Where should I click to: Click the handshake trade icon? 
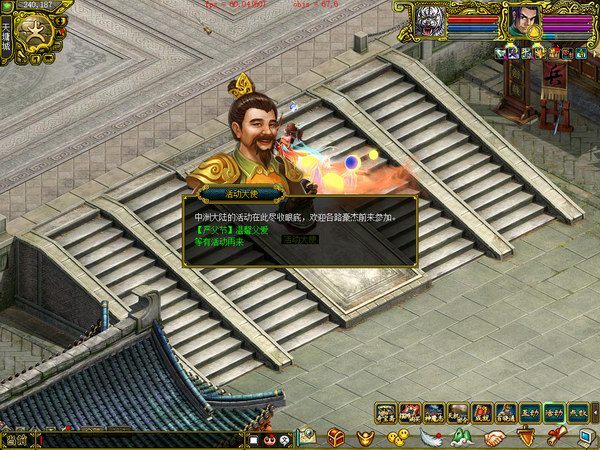tap(493, 437)
